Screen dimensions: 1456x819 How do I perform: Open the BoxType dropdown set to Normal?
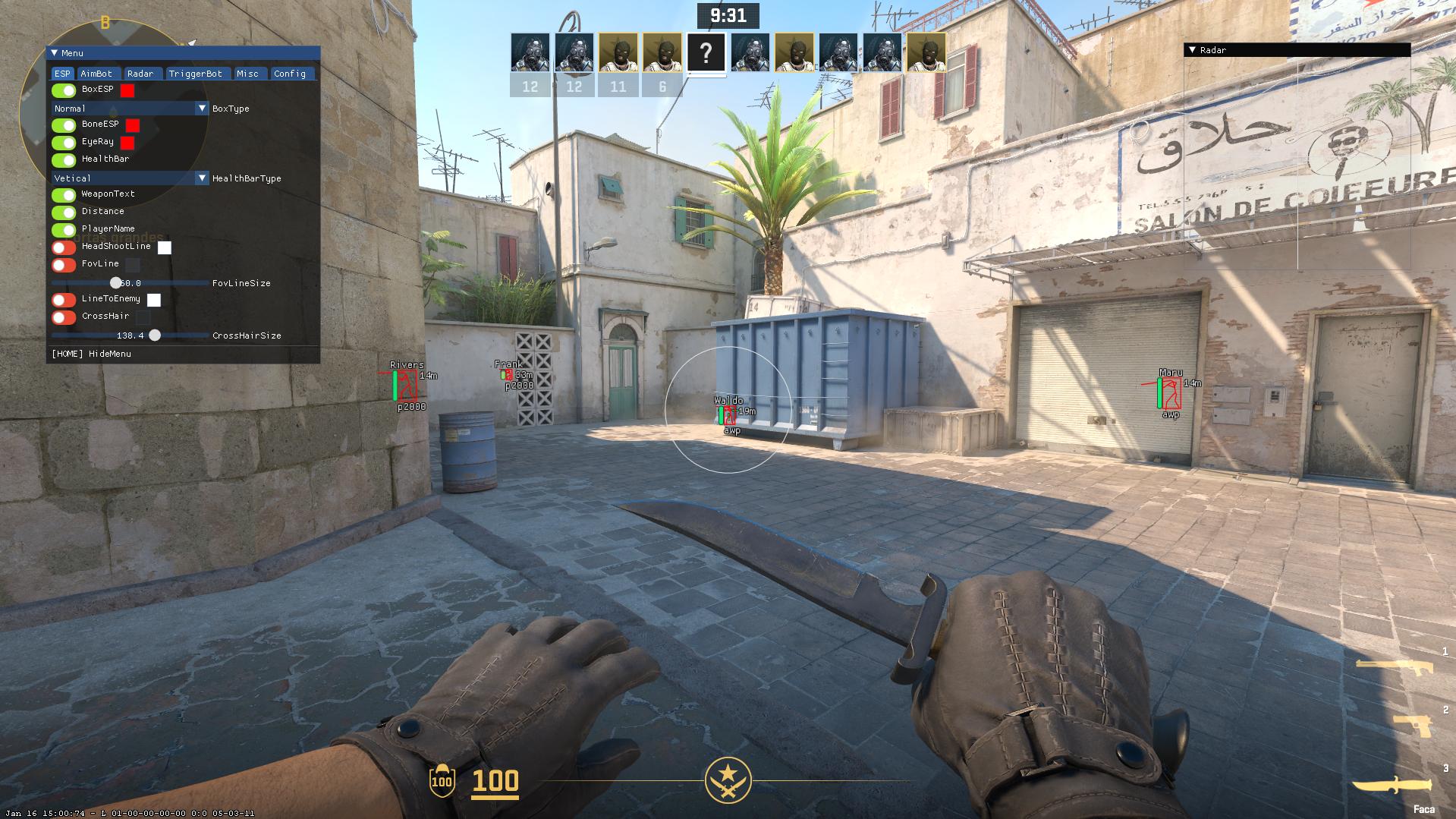point(129,109)
